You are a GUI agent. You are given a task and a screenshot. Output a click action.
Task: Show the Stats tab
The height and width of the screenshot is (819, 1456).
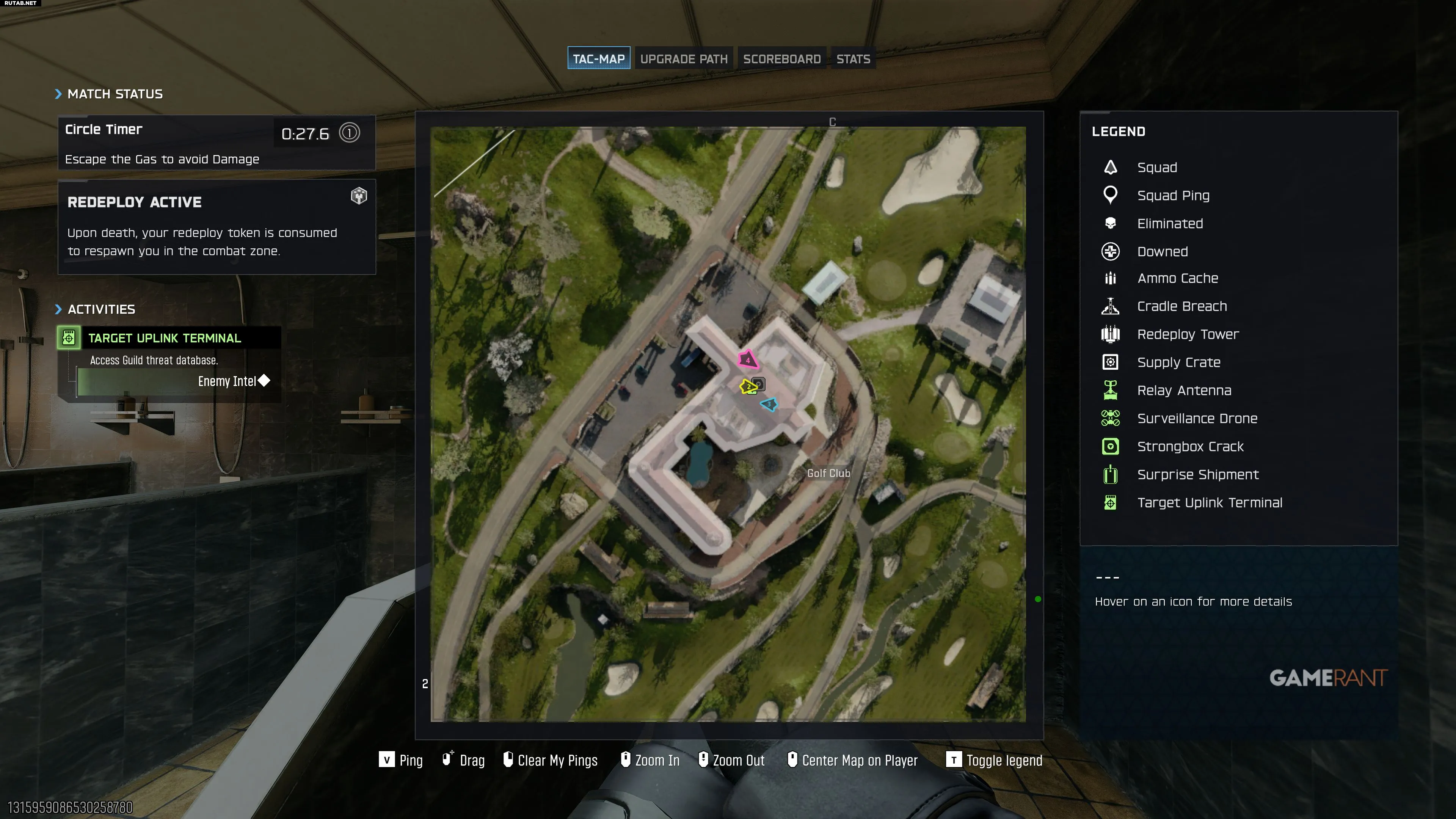pos(852,59)
